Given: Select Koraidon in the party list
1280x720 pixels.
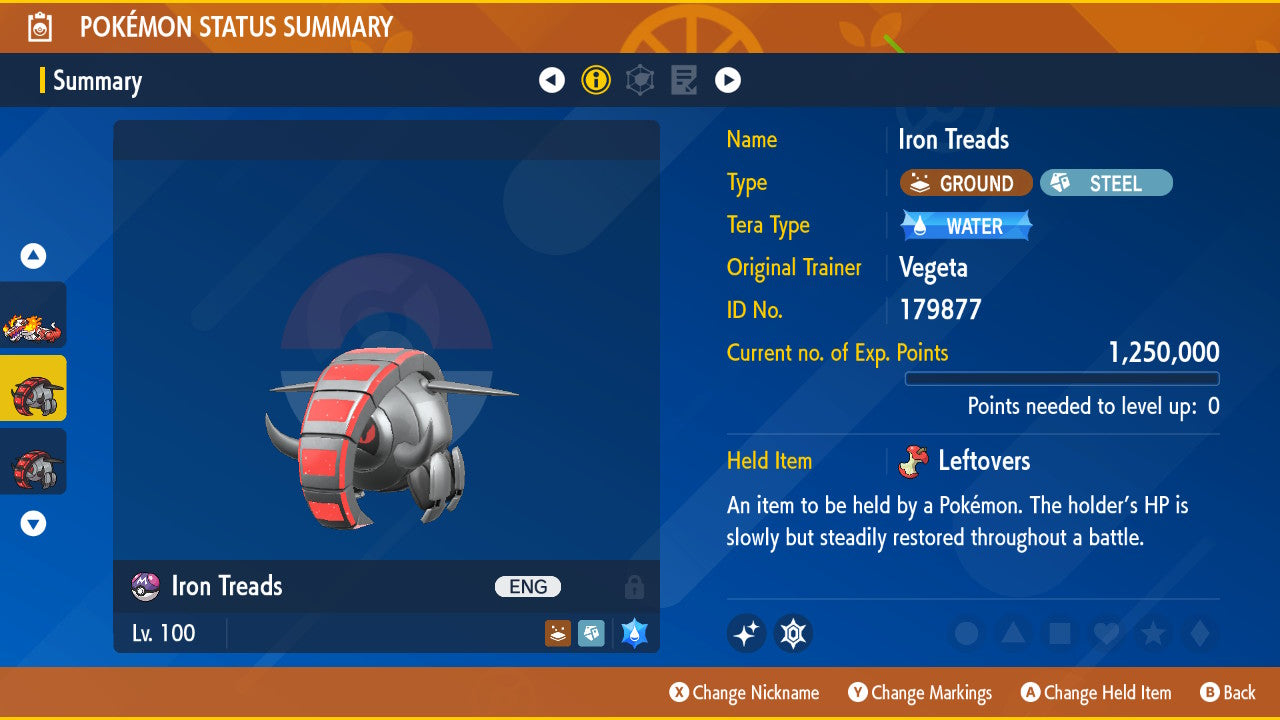Looking at the screenshot, I should 34,315.
